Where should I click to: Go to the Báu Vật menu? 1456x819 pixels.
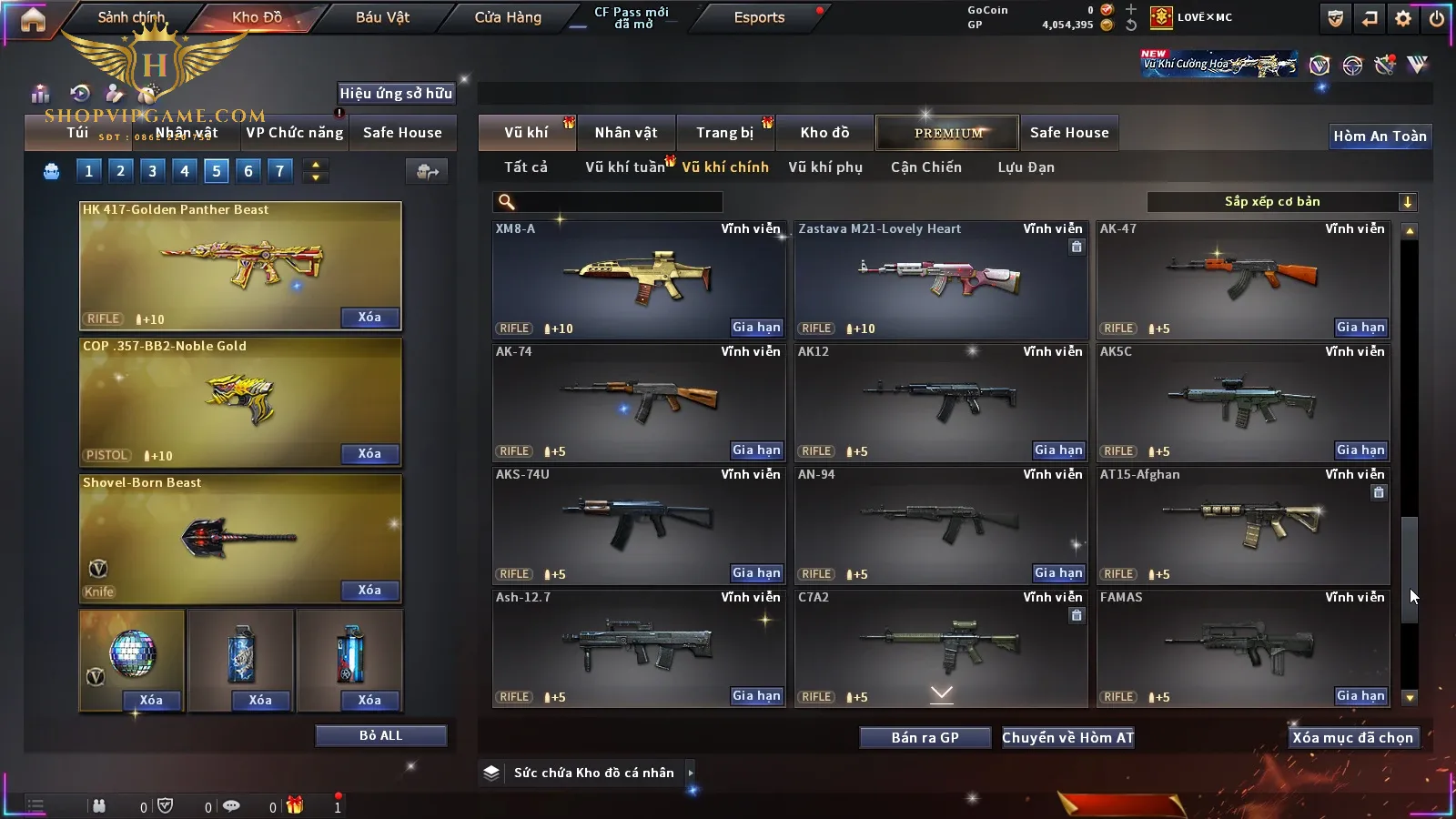coord(382,17)
